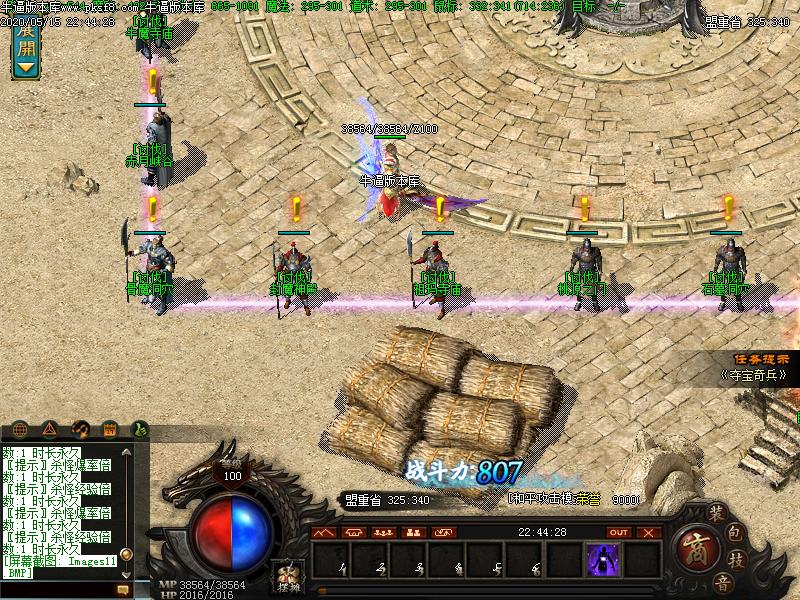Select the calendar icon above chat
Viewport: 800px width, 600px height.
pyautogui.click(x=110, y=430)
